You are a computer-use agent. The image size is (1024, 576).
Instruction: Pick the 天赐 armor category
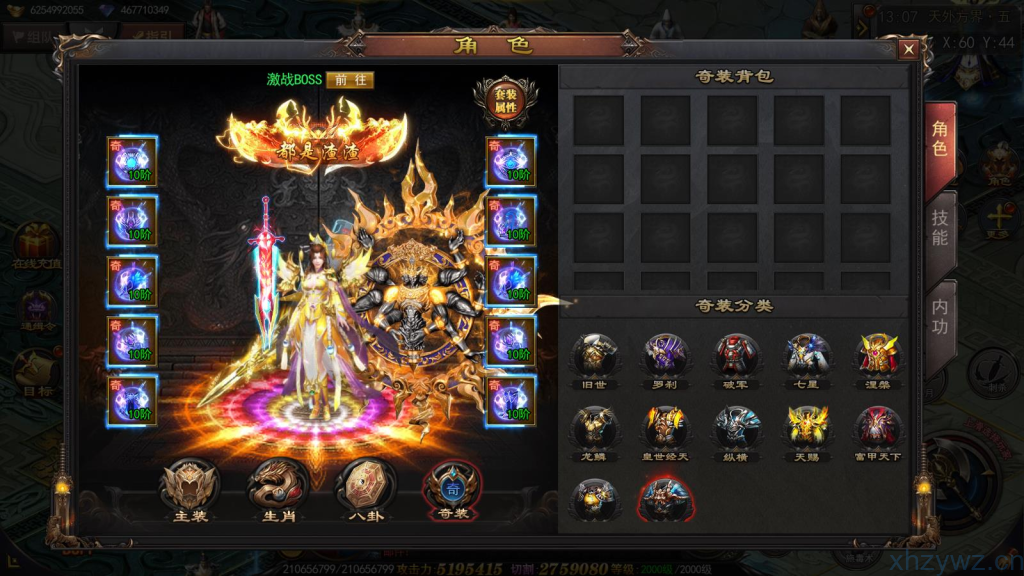pos(807,430)
